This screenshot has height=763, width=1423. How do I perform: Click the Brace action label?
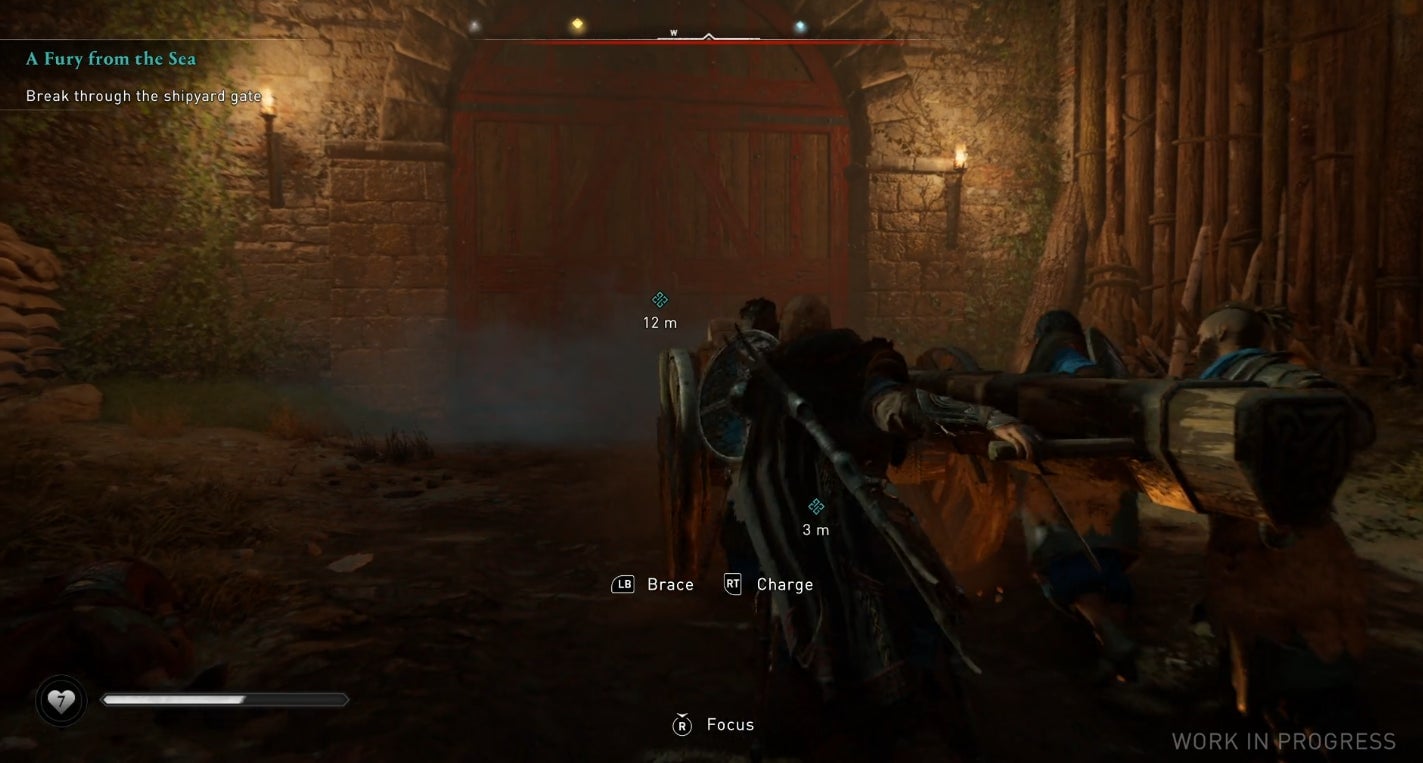[x=670, y=584]
